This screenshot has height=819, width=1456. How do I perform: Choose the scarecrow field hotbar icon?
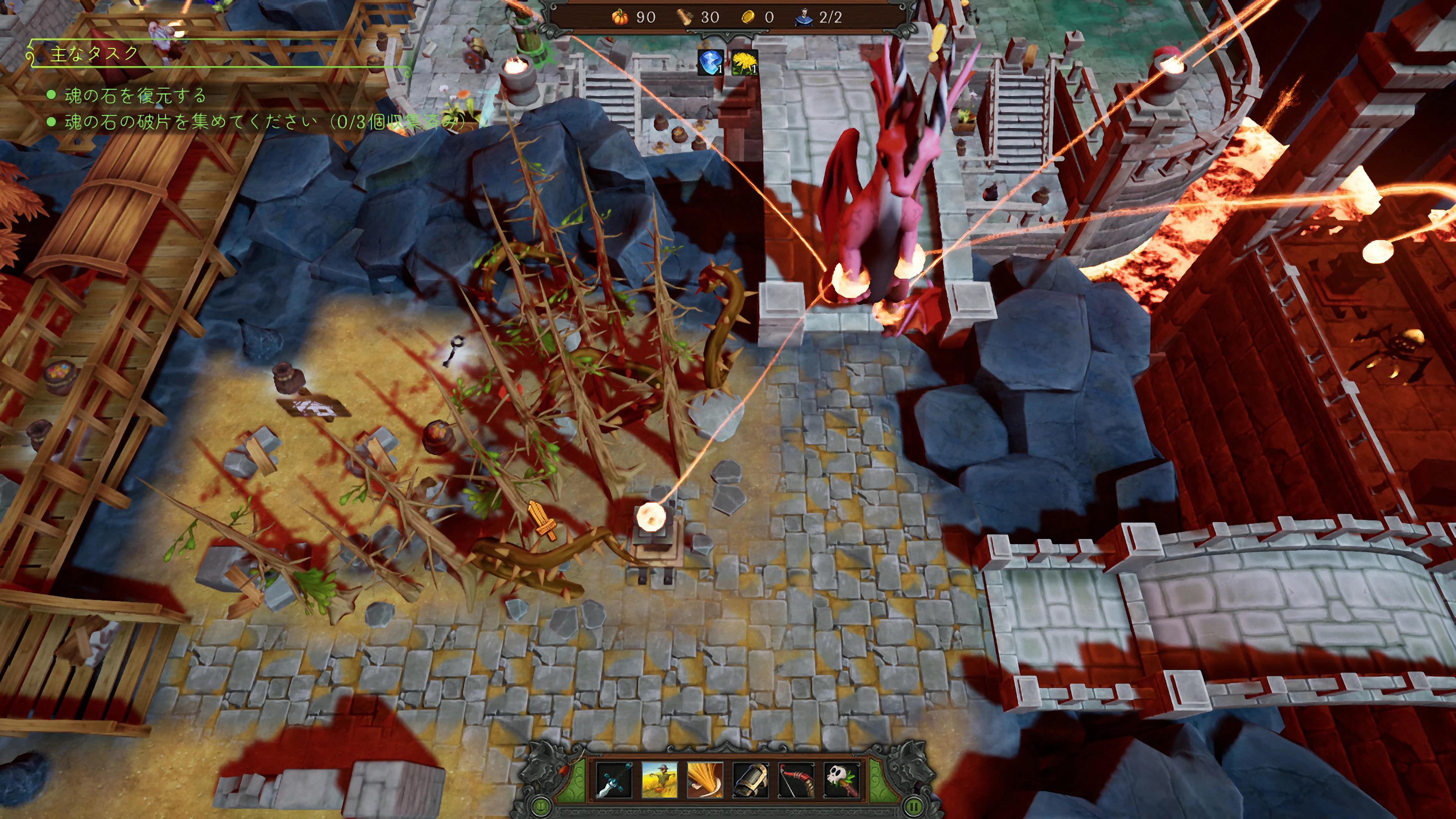click(x=659, y=780)
